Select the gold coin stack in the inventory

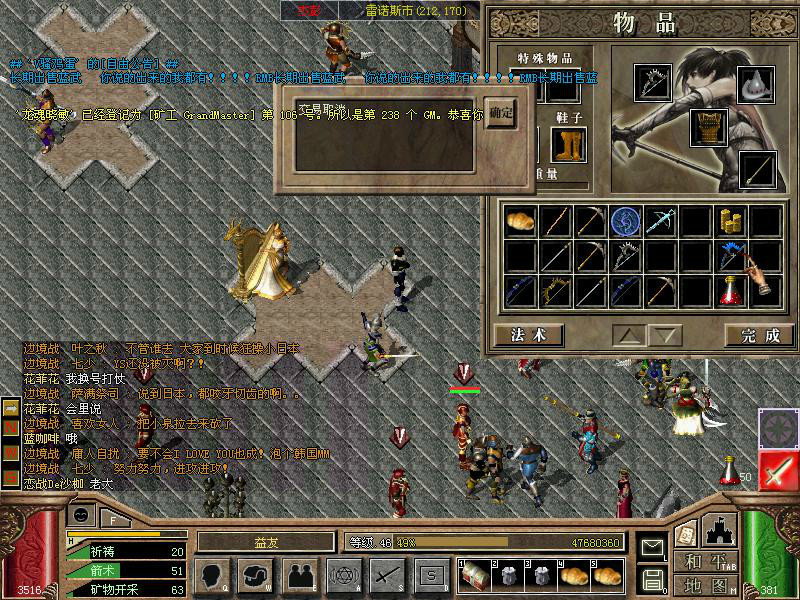[730, 221]
